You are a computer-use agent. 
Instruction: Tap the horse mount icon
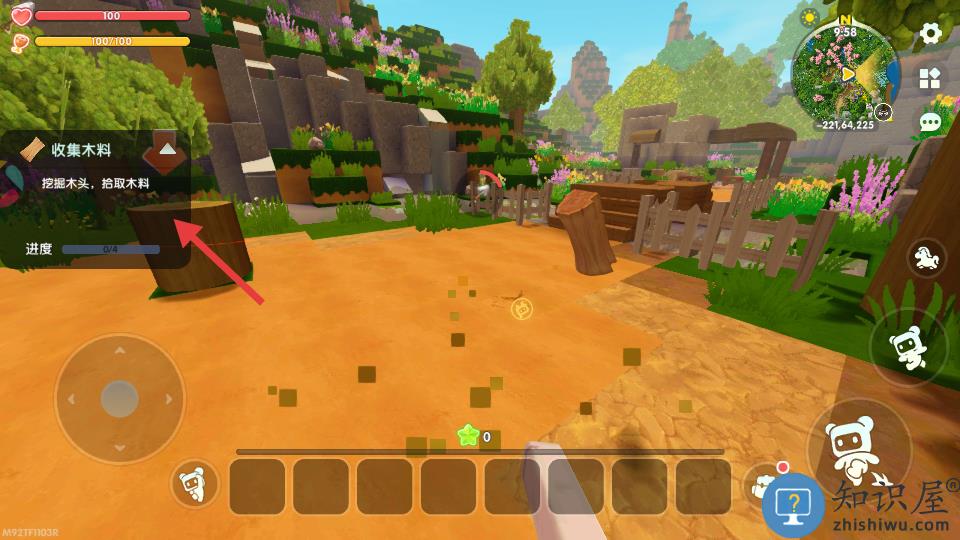[927, 259]
